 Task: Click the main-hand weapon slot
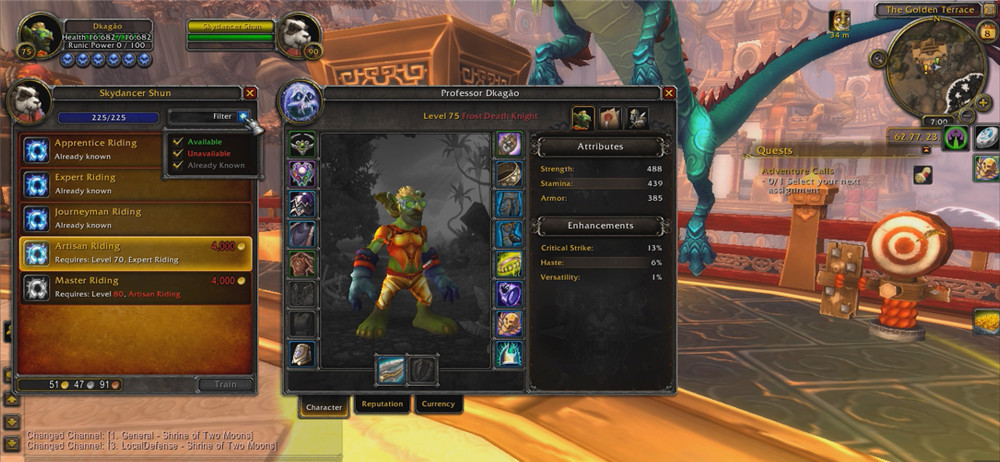(x=390, y=369)
